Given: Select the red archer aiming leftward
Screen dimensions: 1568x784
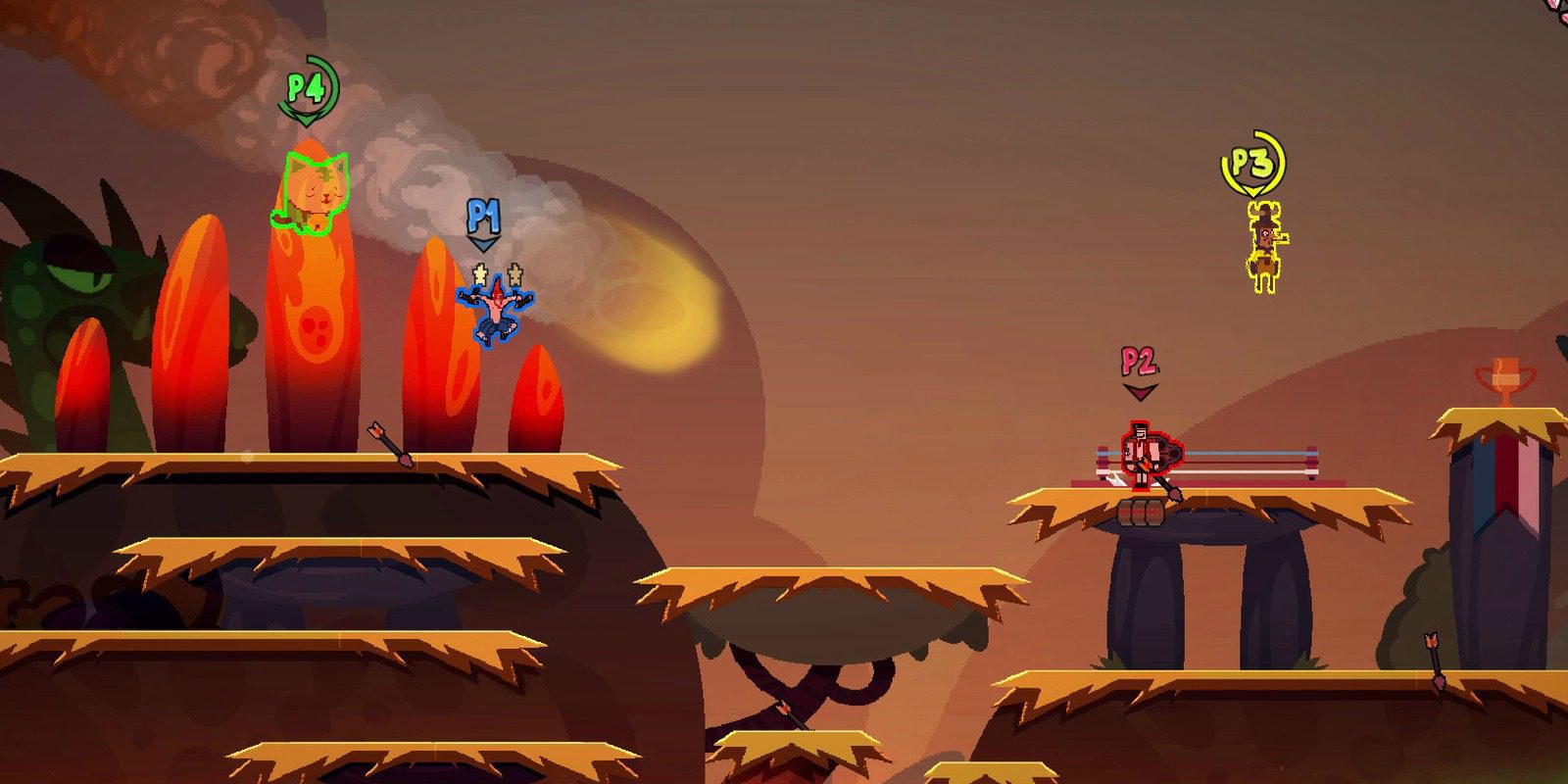Looking at the screenshot, I should 1145,456.
